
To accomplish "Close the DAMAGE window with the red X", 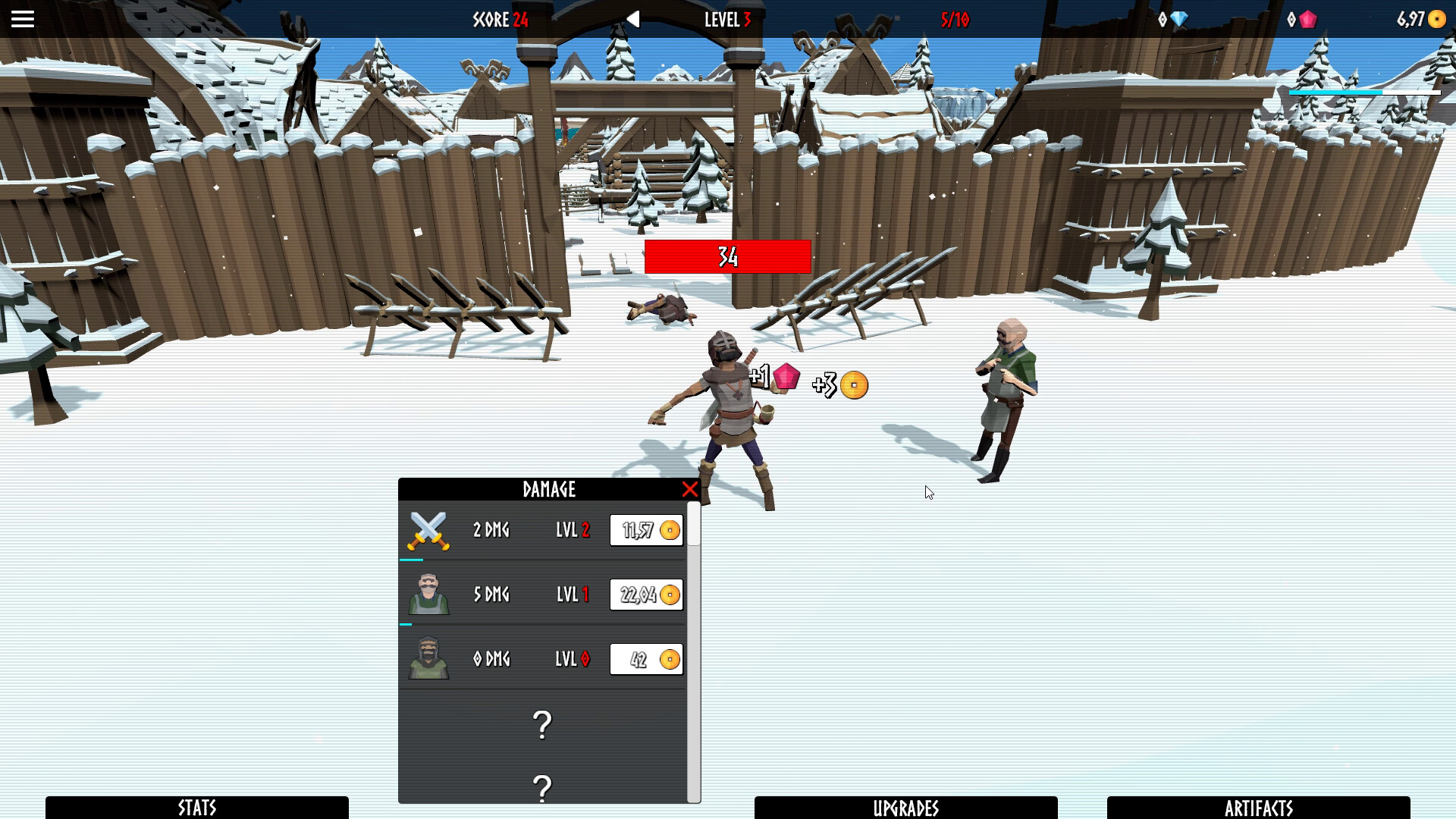I will point(689,489).
